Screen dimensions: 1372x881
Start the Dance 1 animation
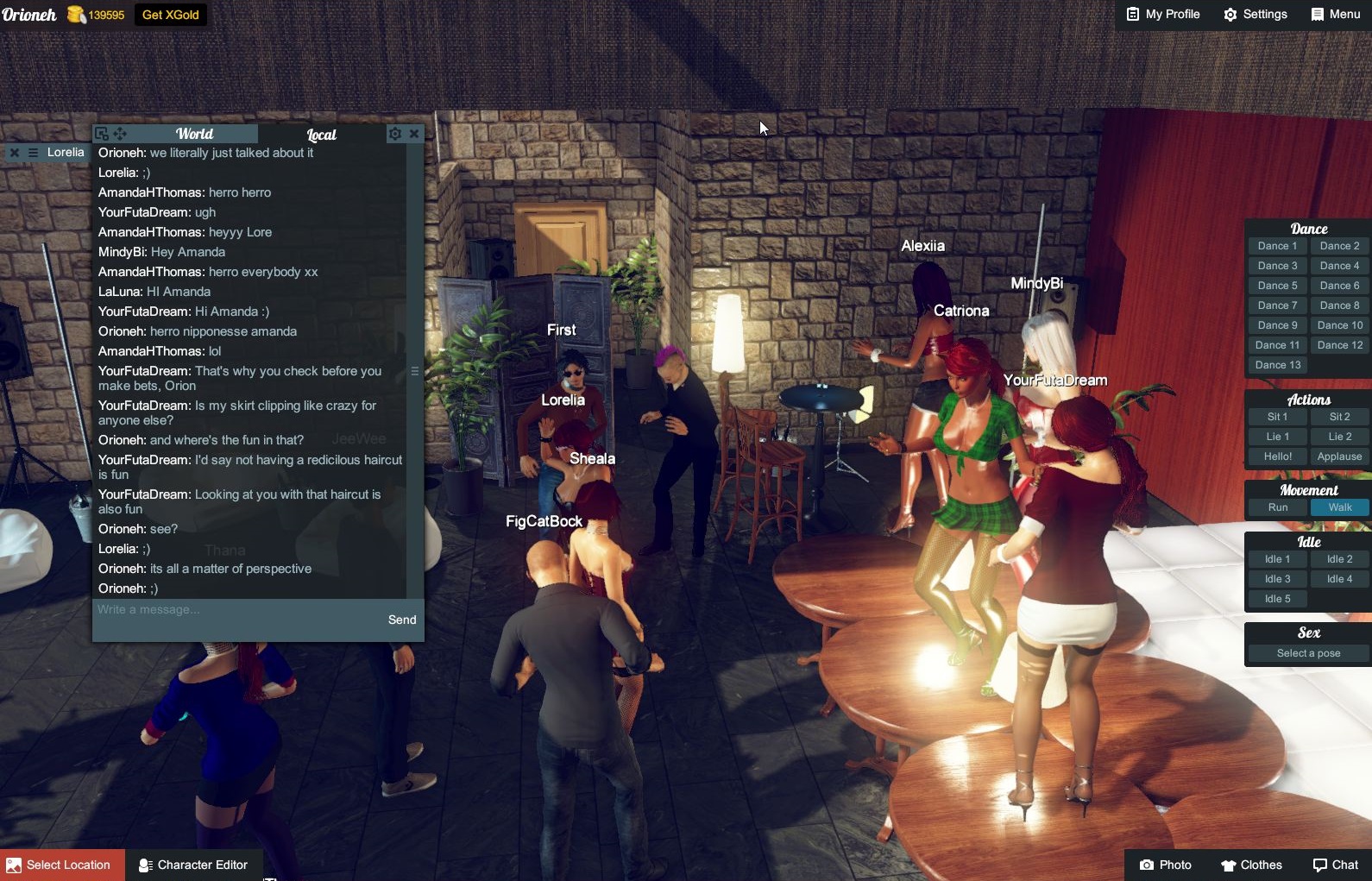(1277, 246)
